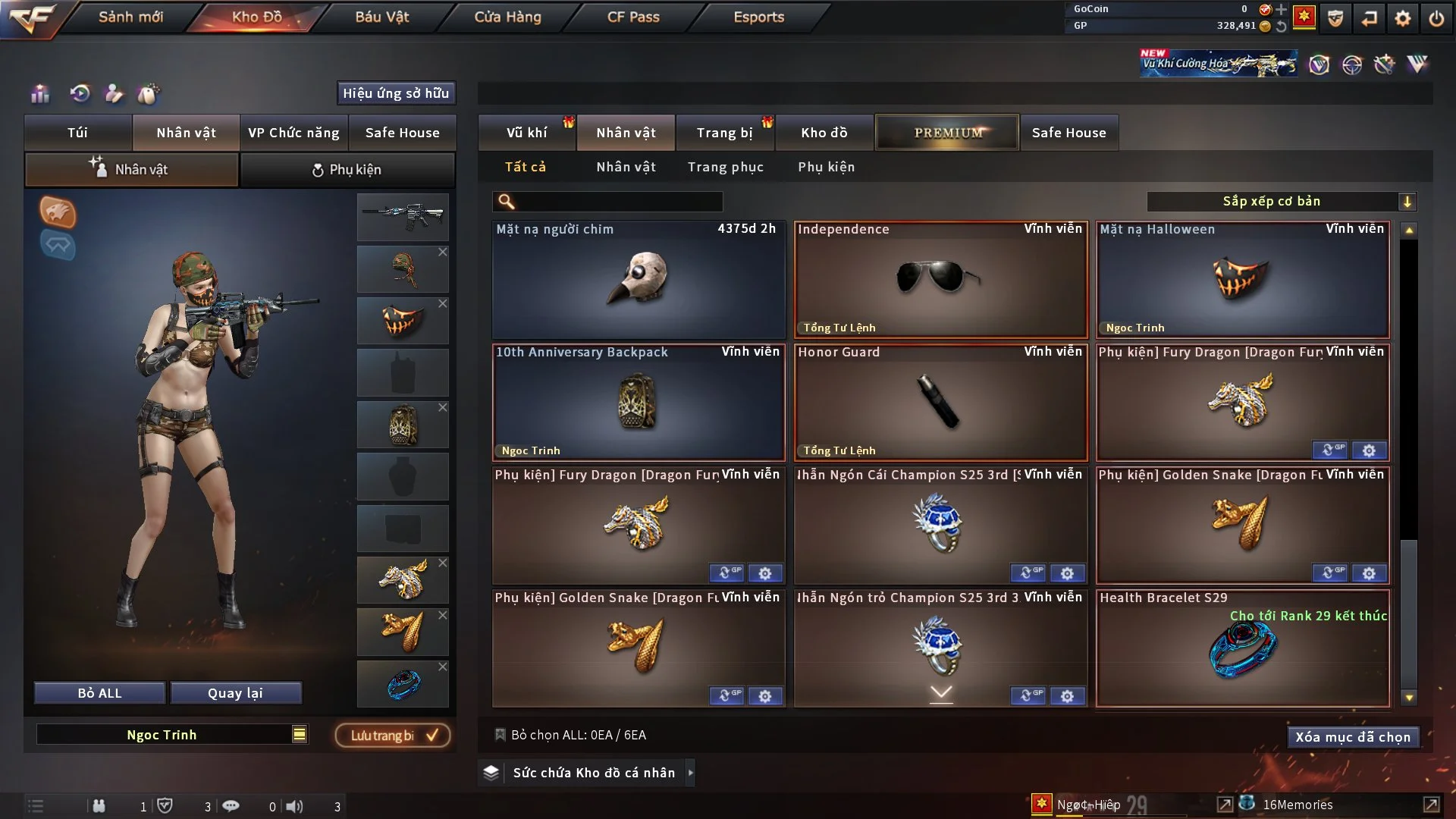Open the Hiệu ứng sở hữu panel
1456x819 pixels.
coord(396,93)
